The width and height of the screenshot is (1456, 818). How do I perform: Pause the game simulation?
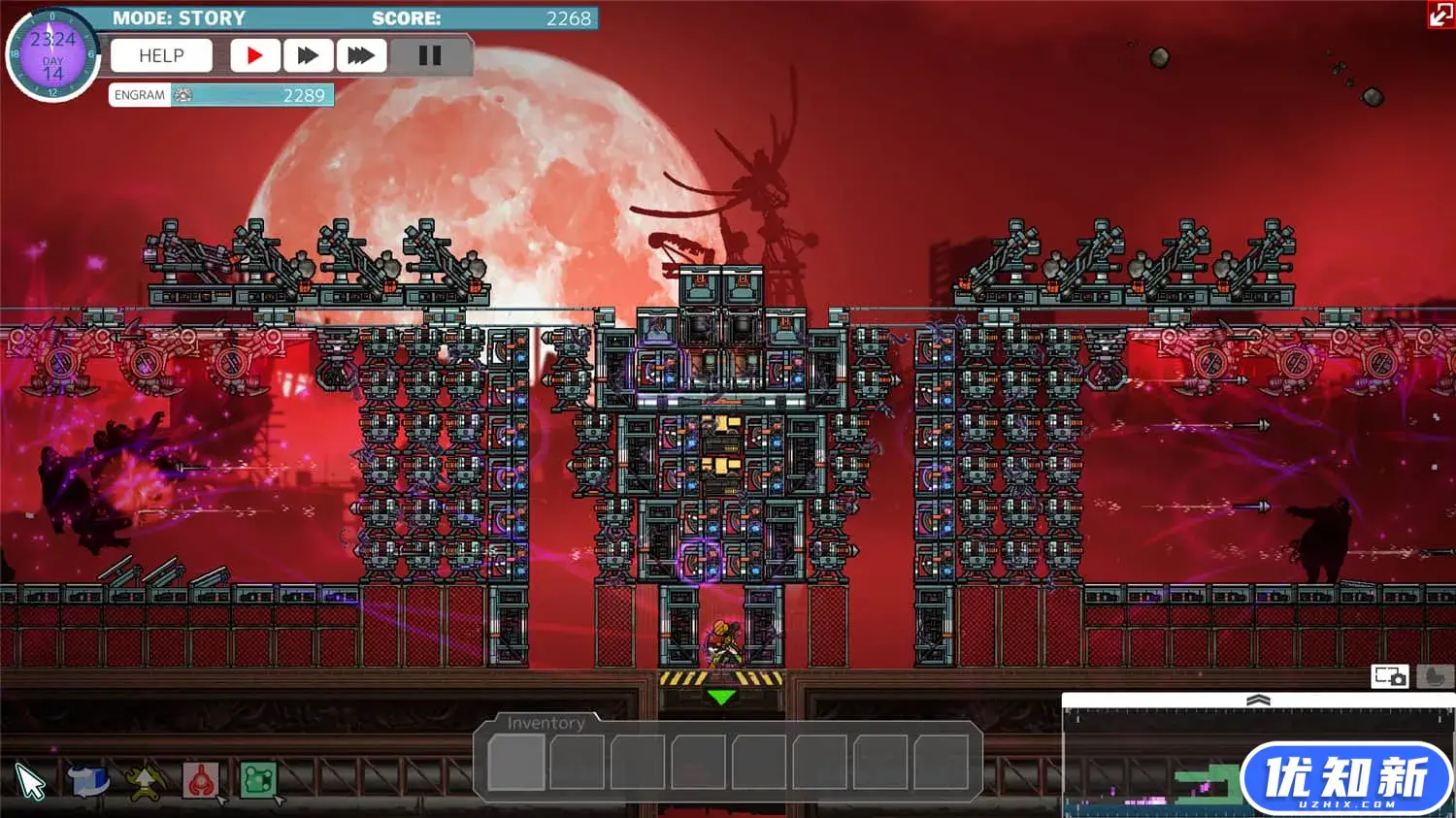click(x=429, y=56)
